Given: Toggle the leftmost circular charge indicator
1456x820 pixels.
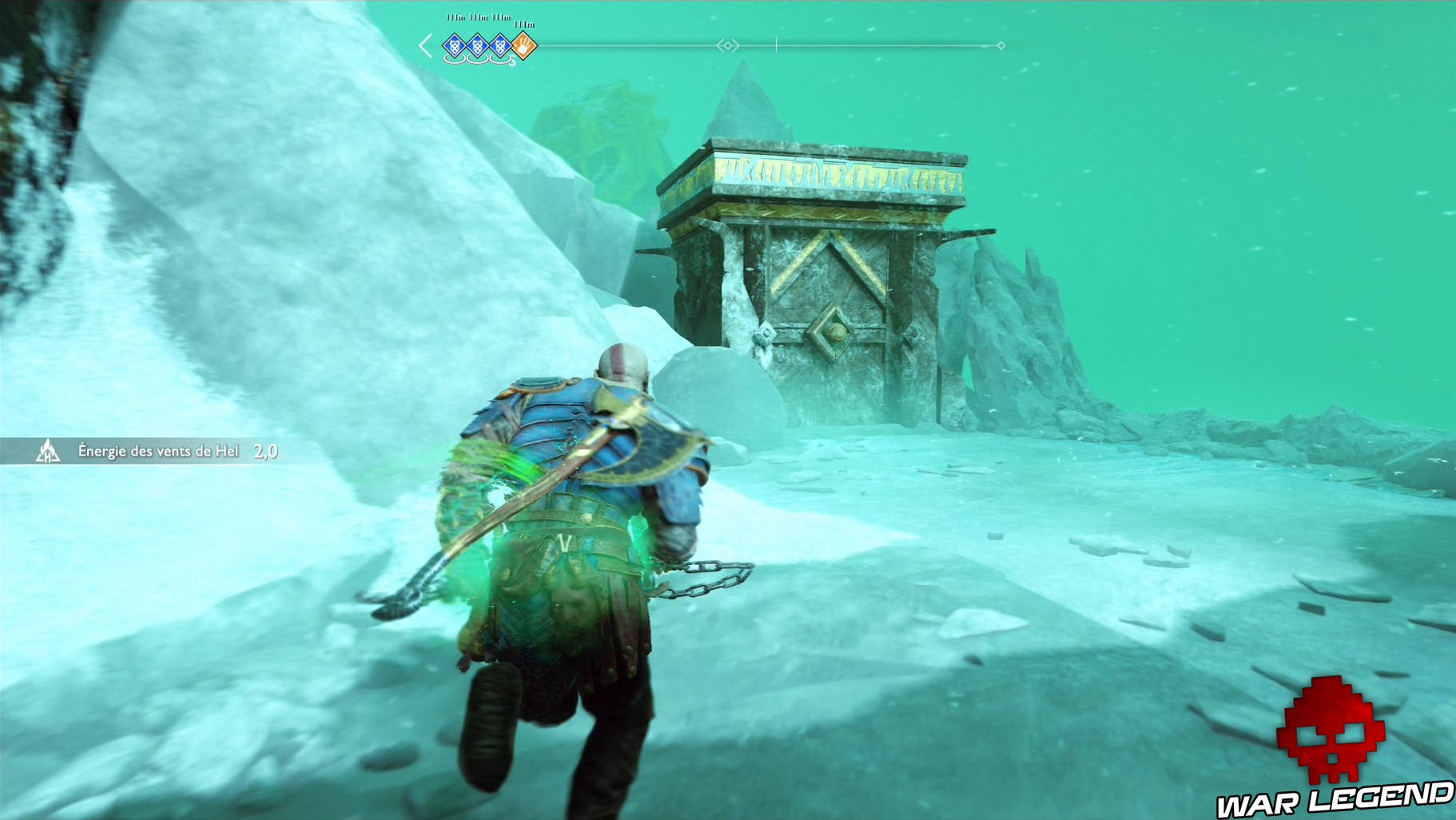Looking at the screenshot, I should click(x=454, y=59).
